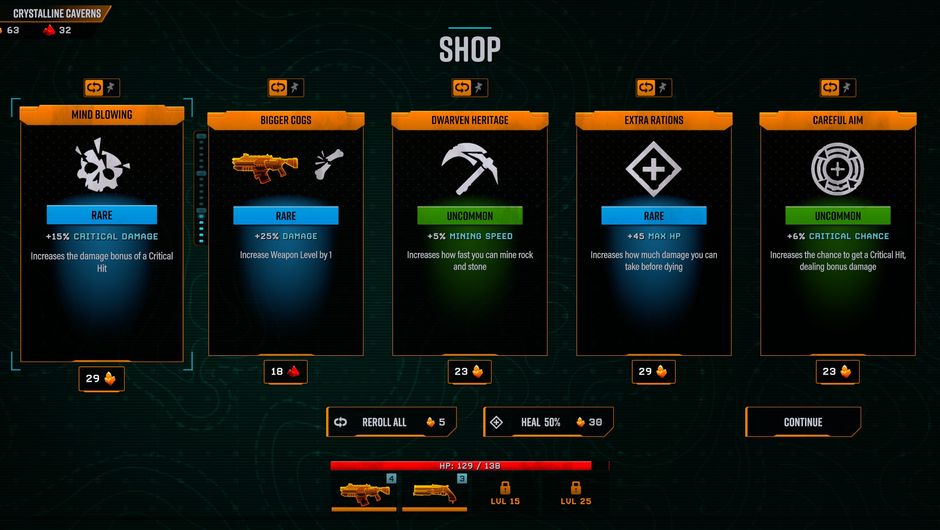940x530 pixels.
Task: Click the locked LVL 15 weapon slot
Action: pyautogui.click(x=505, y=492)
